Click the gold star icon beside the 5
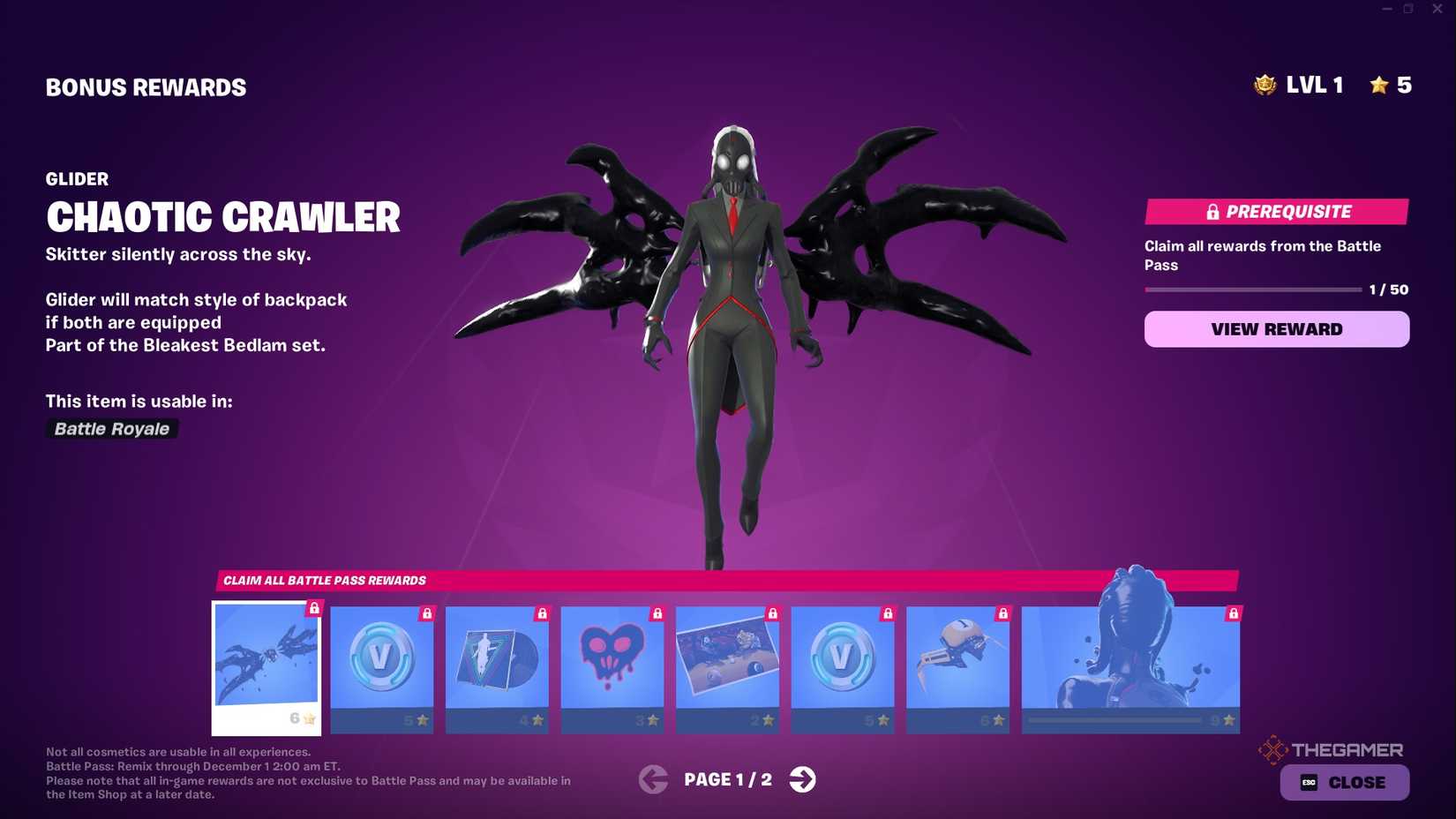 pos(1377,85)
